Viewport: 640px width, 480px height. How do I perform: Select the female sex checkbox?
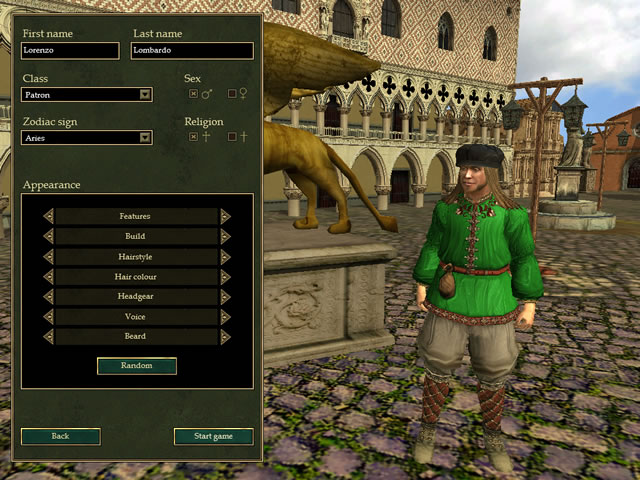(233, 94)
